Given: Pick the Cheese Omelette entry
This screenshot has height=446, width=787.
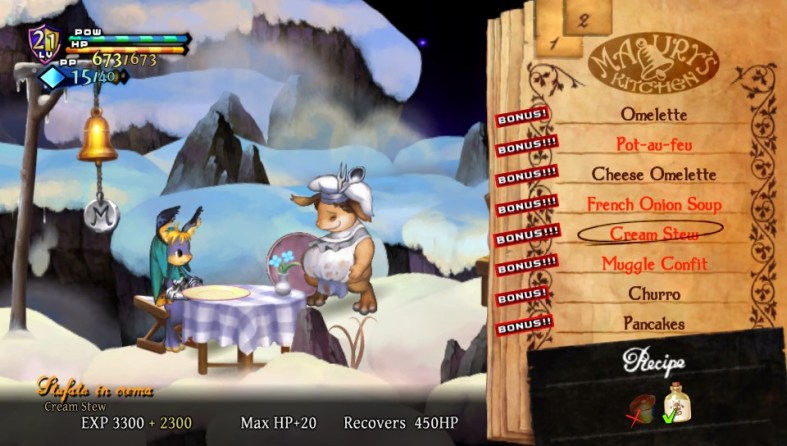Looking at the screenshot, I should point(654,174).
